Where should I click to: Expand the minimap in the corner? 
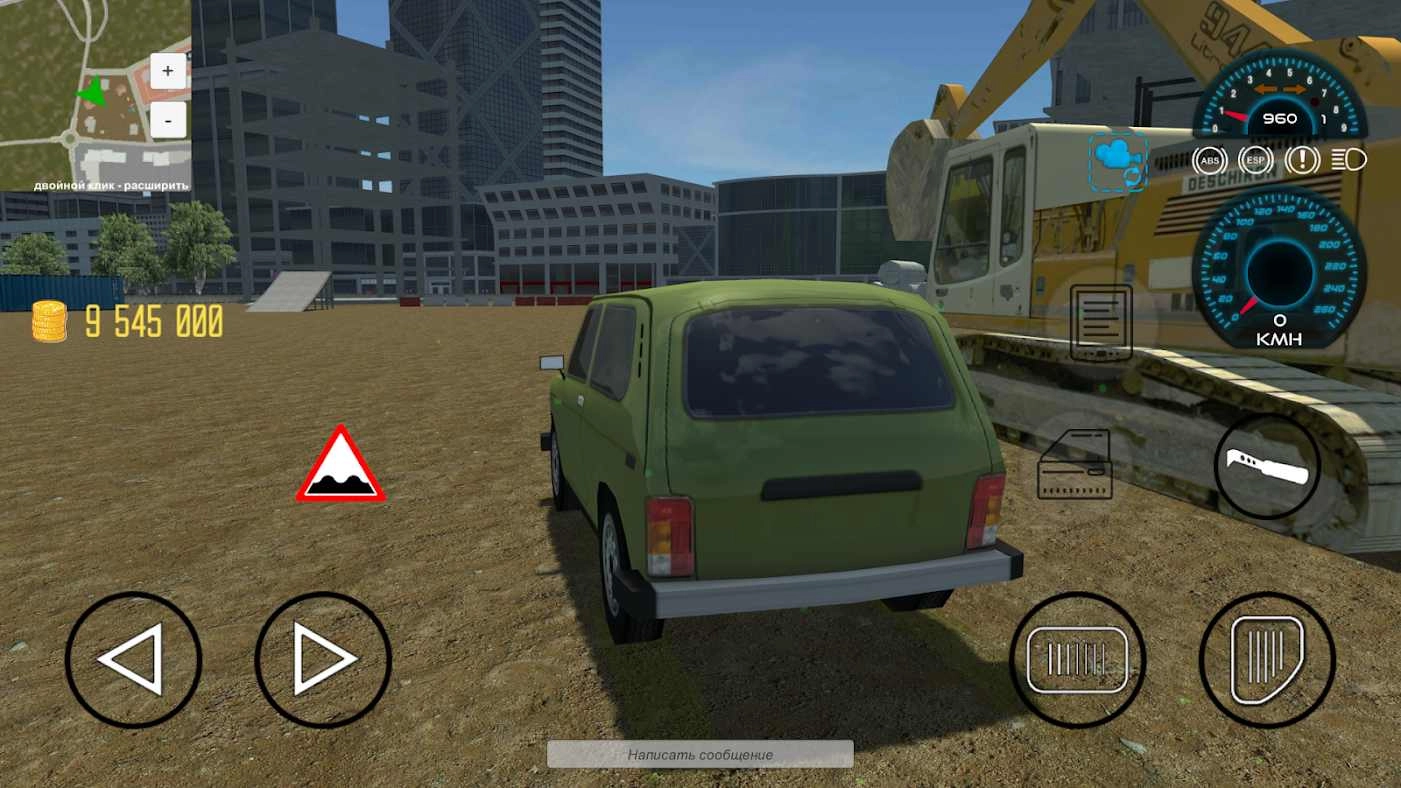point(95,95)
